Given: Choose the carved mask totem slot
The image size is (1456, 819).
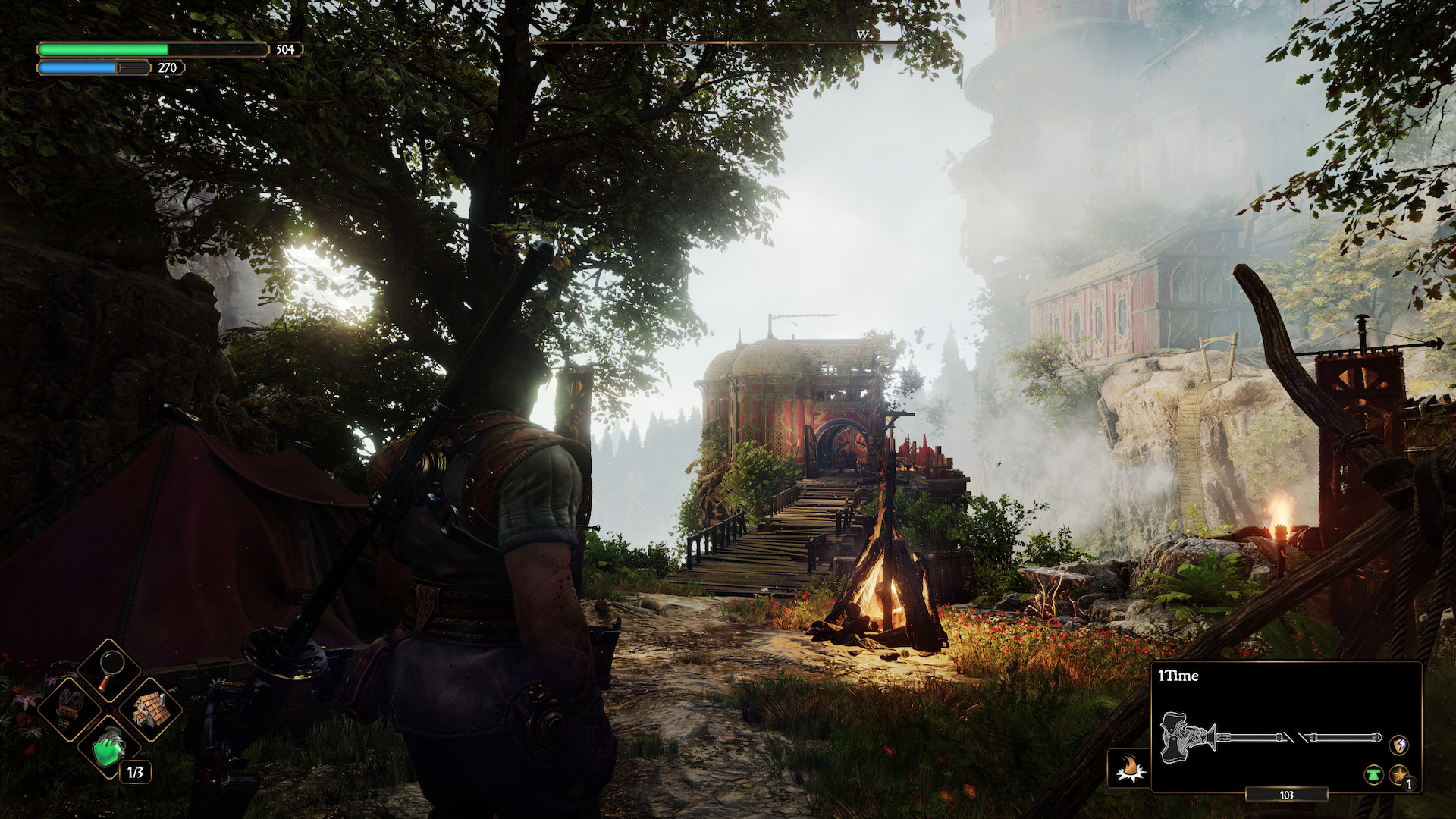Looking at the screenshot, I should tap(70, 707).
